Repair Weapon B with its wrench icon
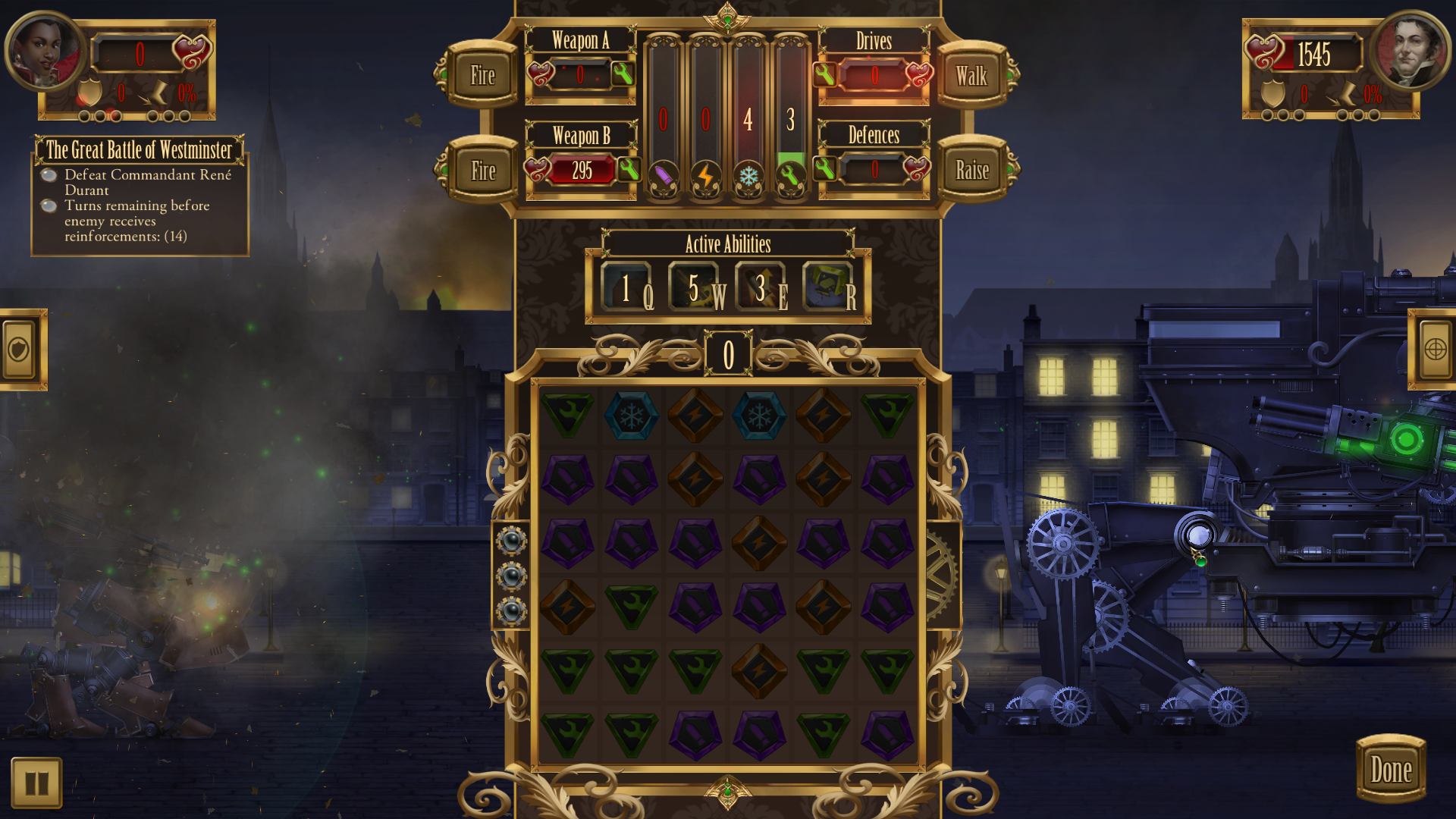1456x819 pixels. [x=628, y=169]
